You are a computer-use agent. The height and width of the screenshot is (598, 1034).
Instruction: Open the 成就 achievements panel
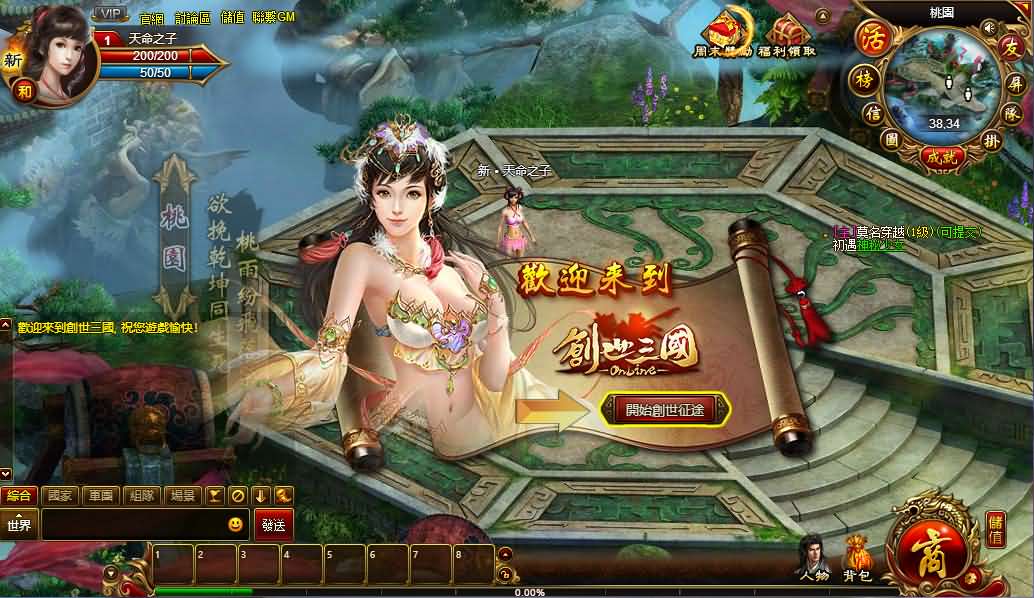tap(942, 156)
